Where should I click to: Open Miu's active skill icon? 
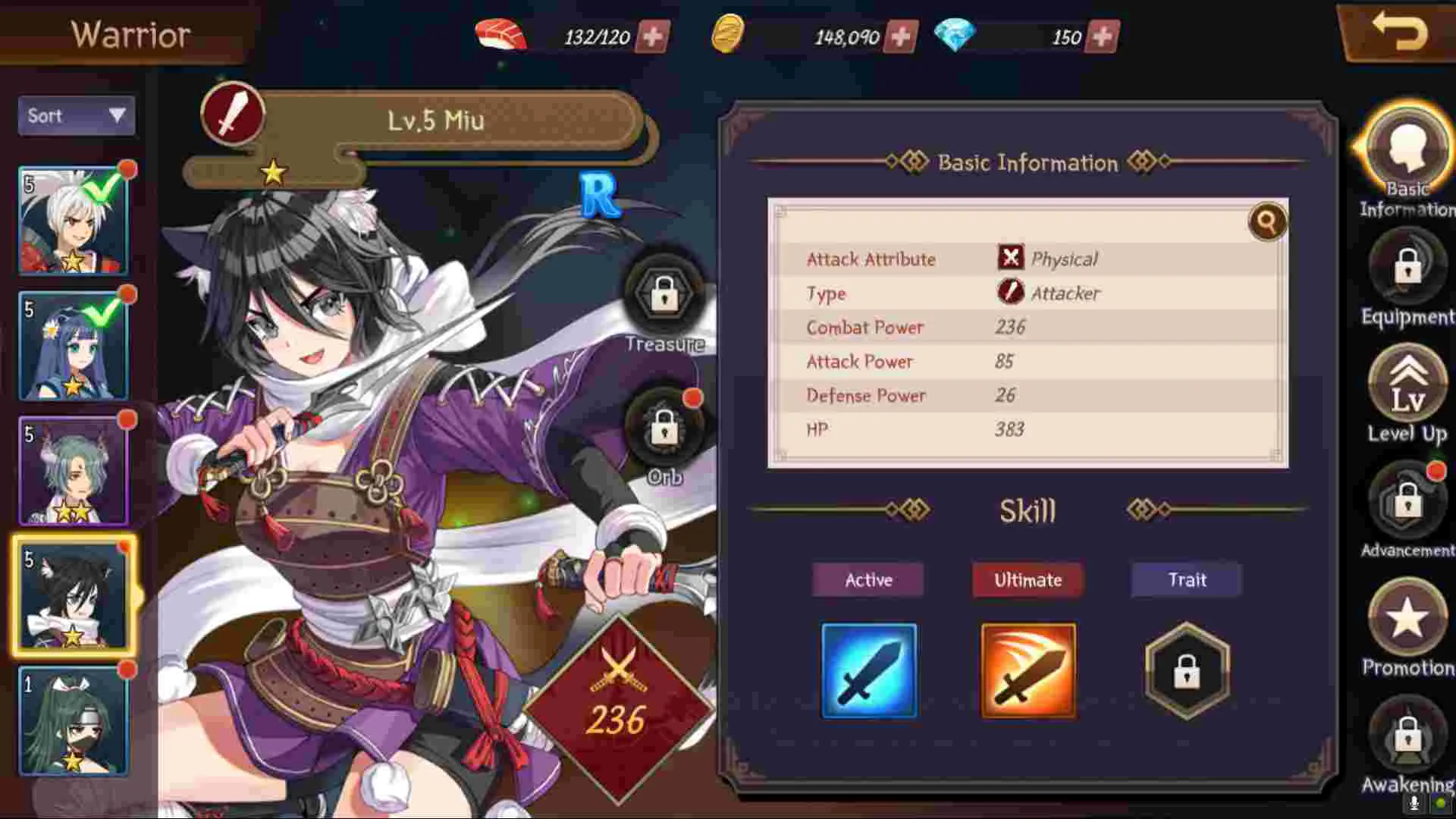pos(869,670)
